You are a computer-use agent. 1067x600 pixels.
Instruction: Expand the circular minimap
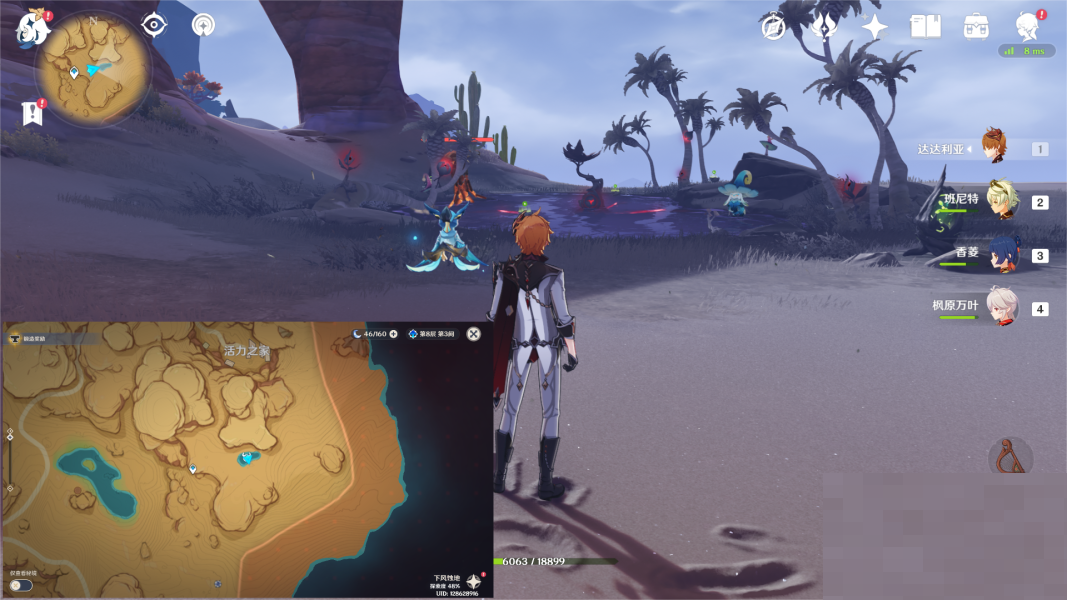tap(94, 70)
